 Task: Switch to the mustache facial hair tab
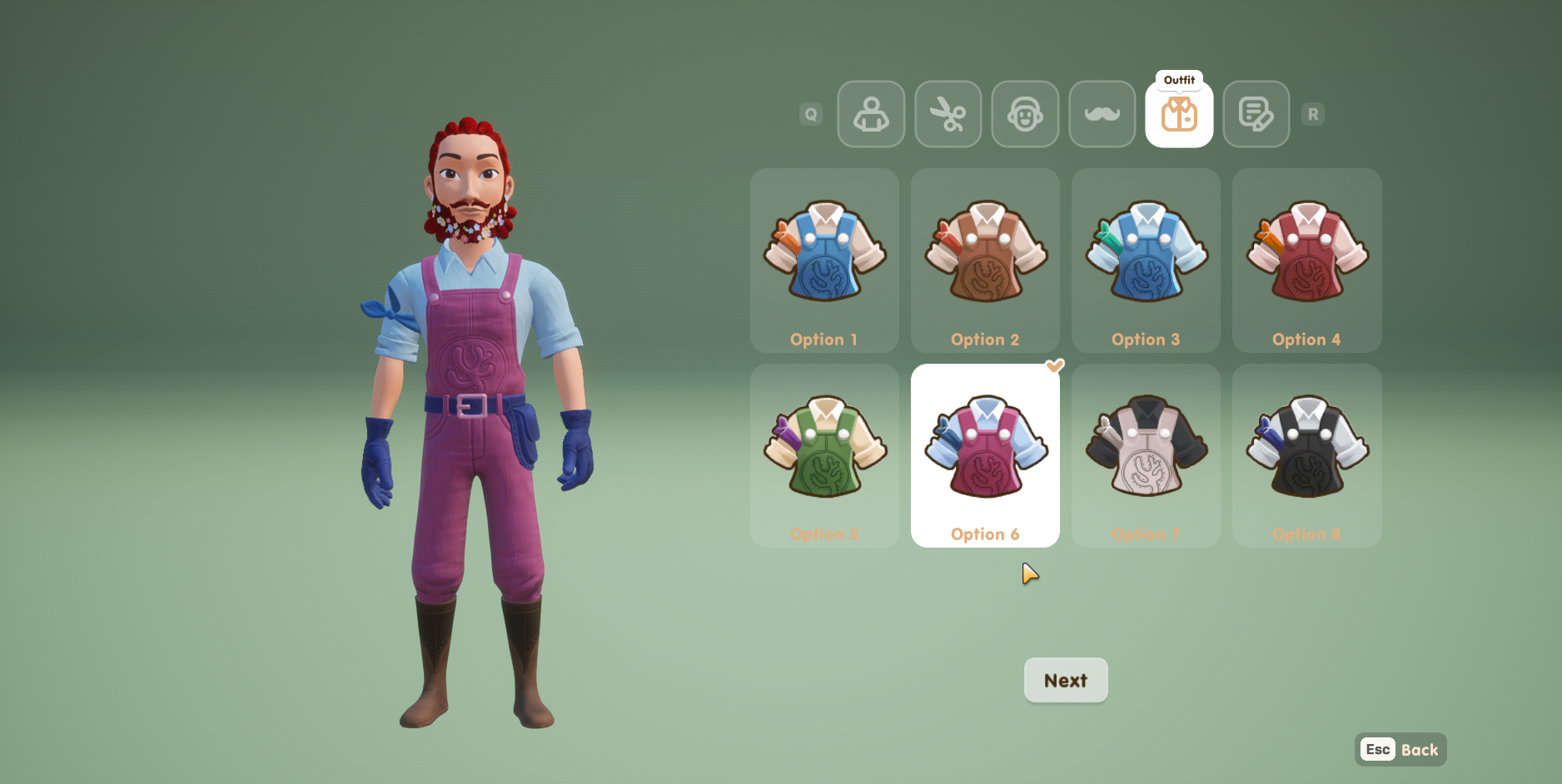pyautogui.click(x=1102, y=114)
